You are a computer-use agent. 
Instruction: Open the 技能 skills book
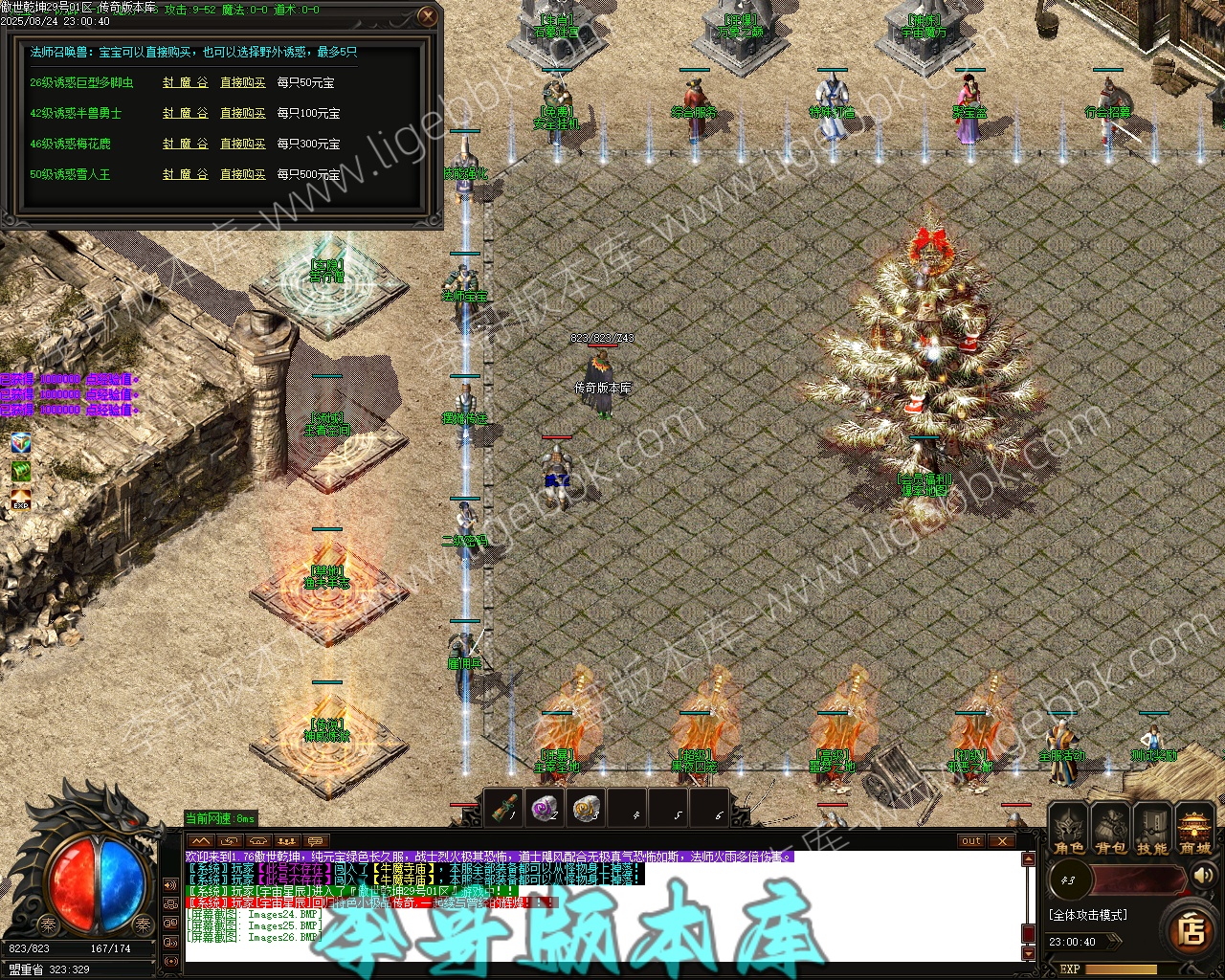1152,829
